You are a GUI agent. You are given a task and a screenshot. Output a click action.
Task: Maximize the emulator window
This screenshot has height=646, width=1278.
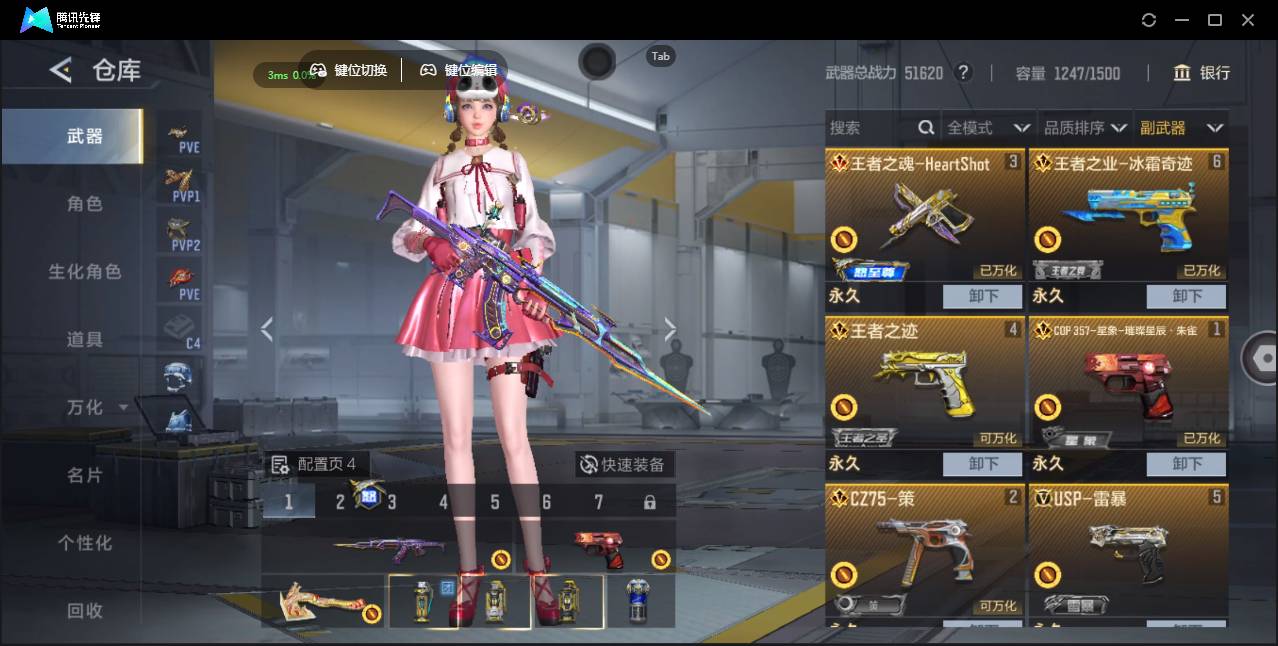(1215, 20)
